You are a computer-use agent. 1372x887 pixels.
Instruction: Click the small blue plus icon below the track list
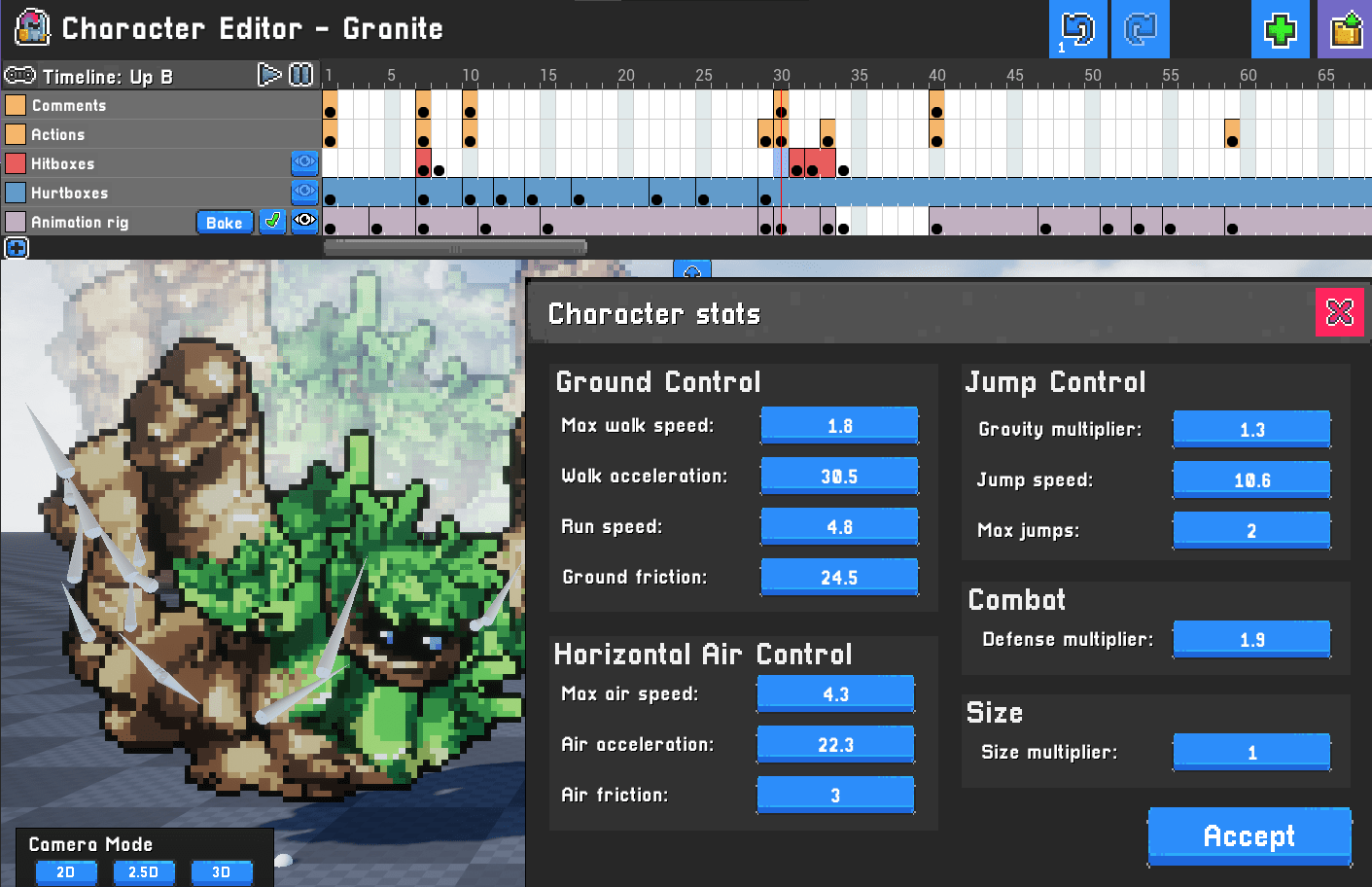click(16, 248)
